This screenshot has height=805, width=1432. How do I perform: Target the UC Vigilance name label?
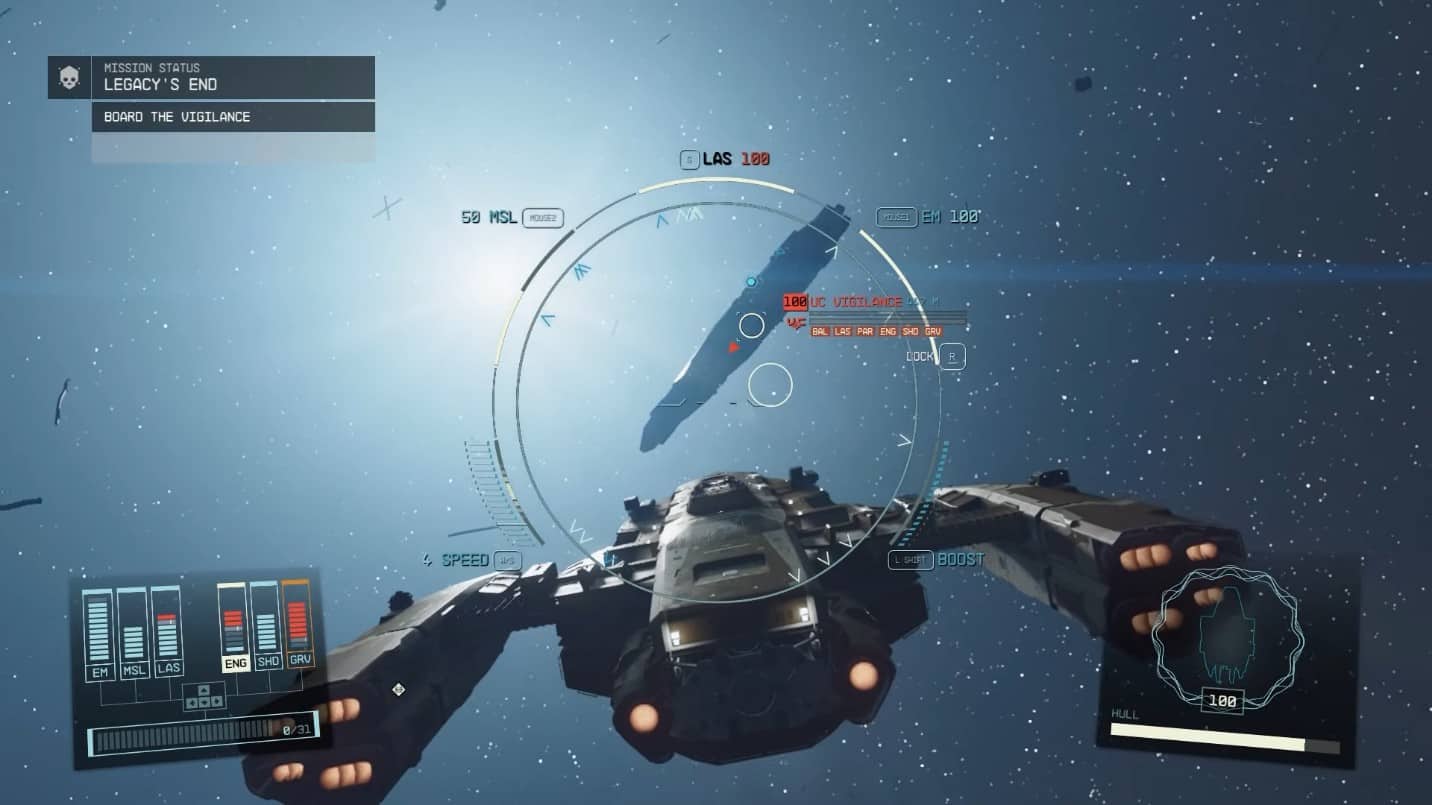(856, 302)
